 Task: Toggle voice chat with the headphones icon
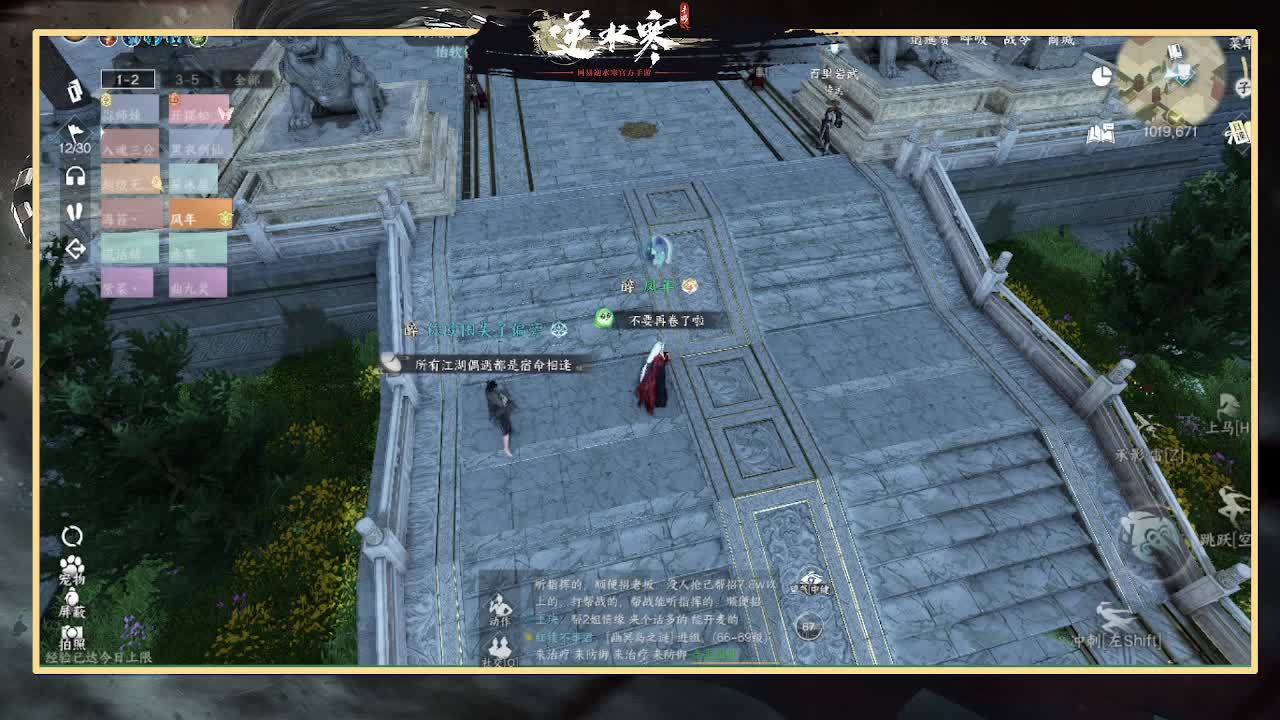coord(73,174)
